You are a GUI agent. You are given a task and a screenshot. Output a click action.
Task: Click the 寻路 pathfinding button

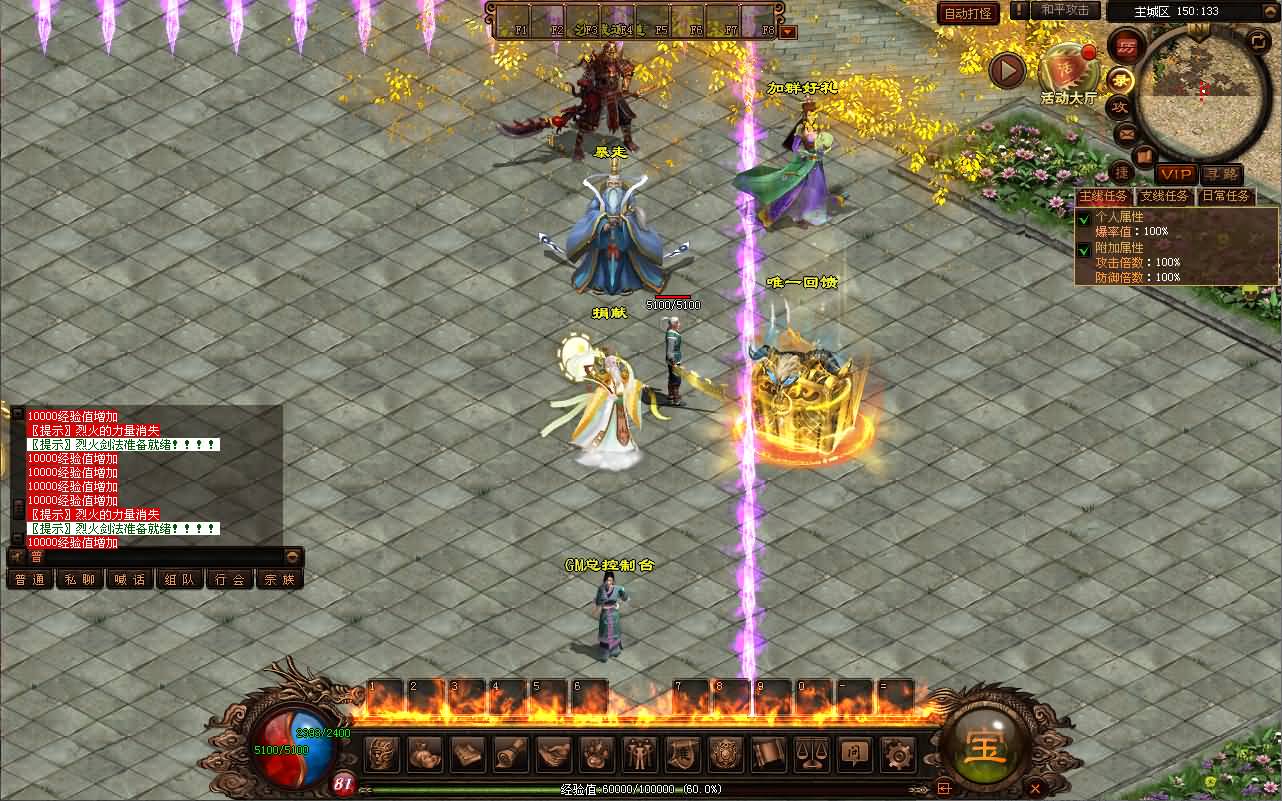1221,174
